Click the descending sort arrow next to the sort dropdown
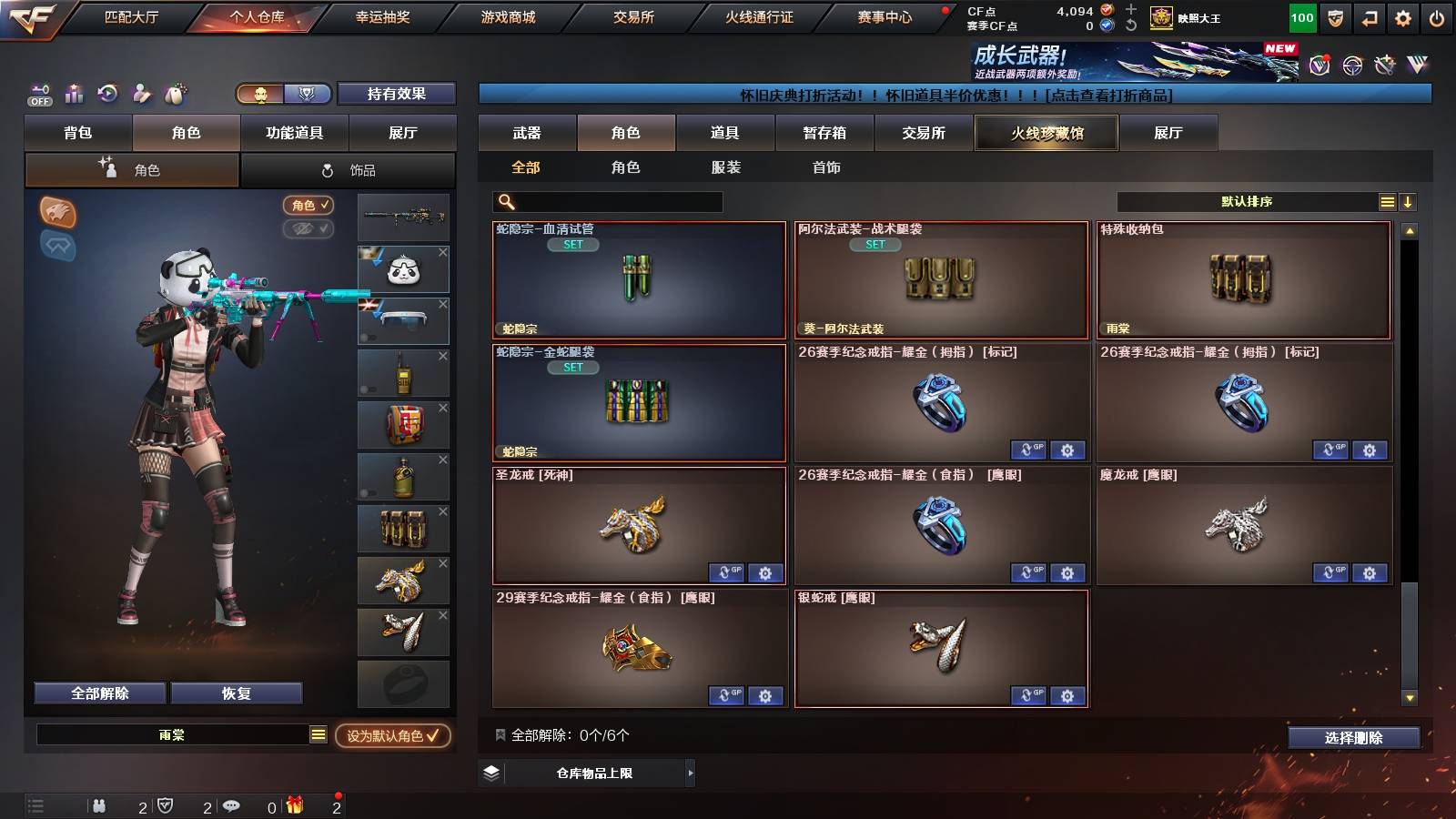Viewport: 1456px width, 819px height. point(1408,201)
